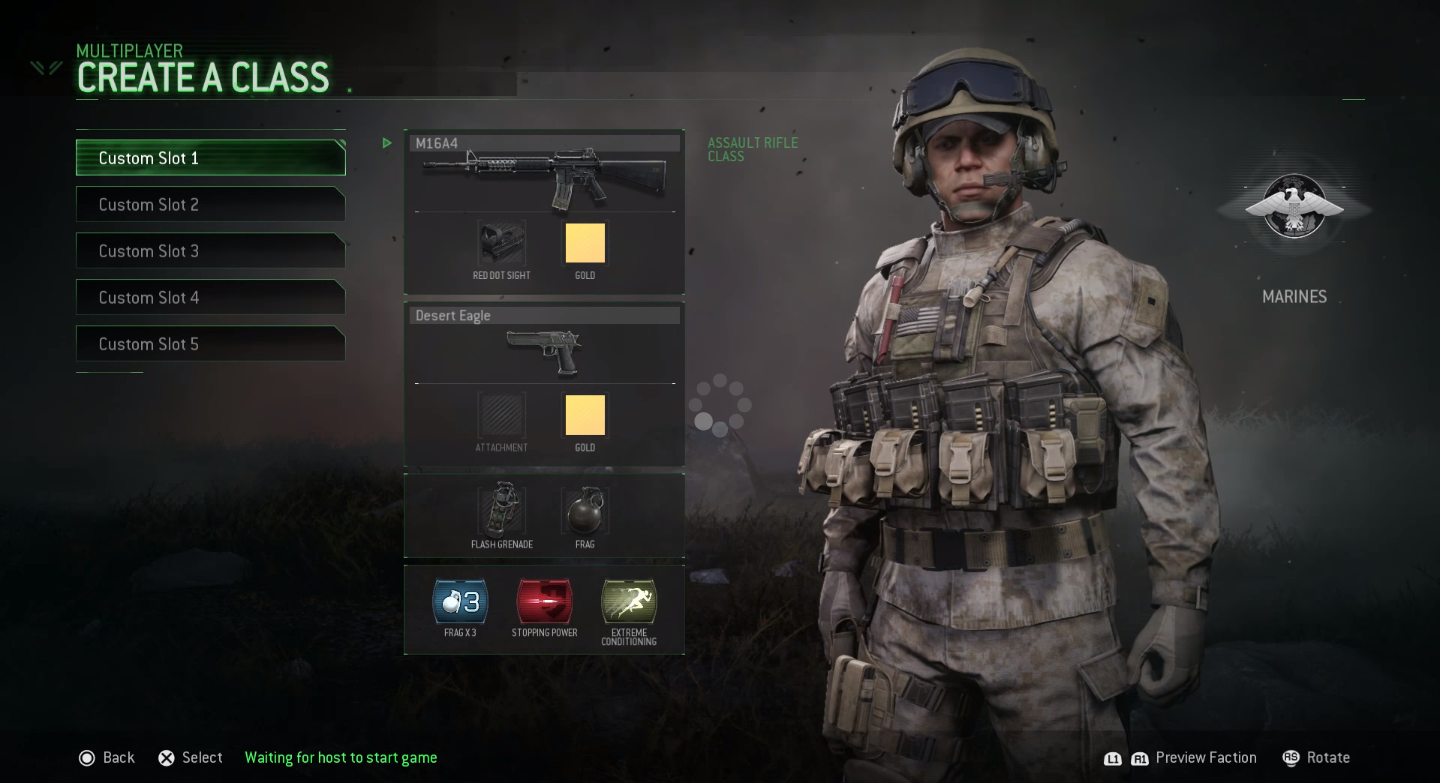Select the Custom Slot 2 tab

(210, 204)
